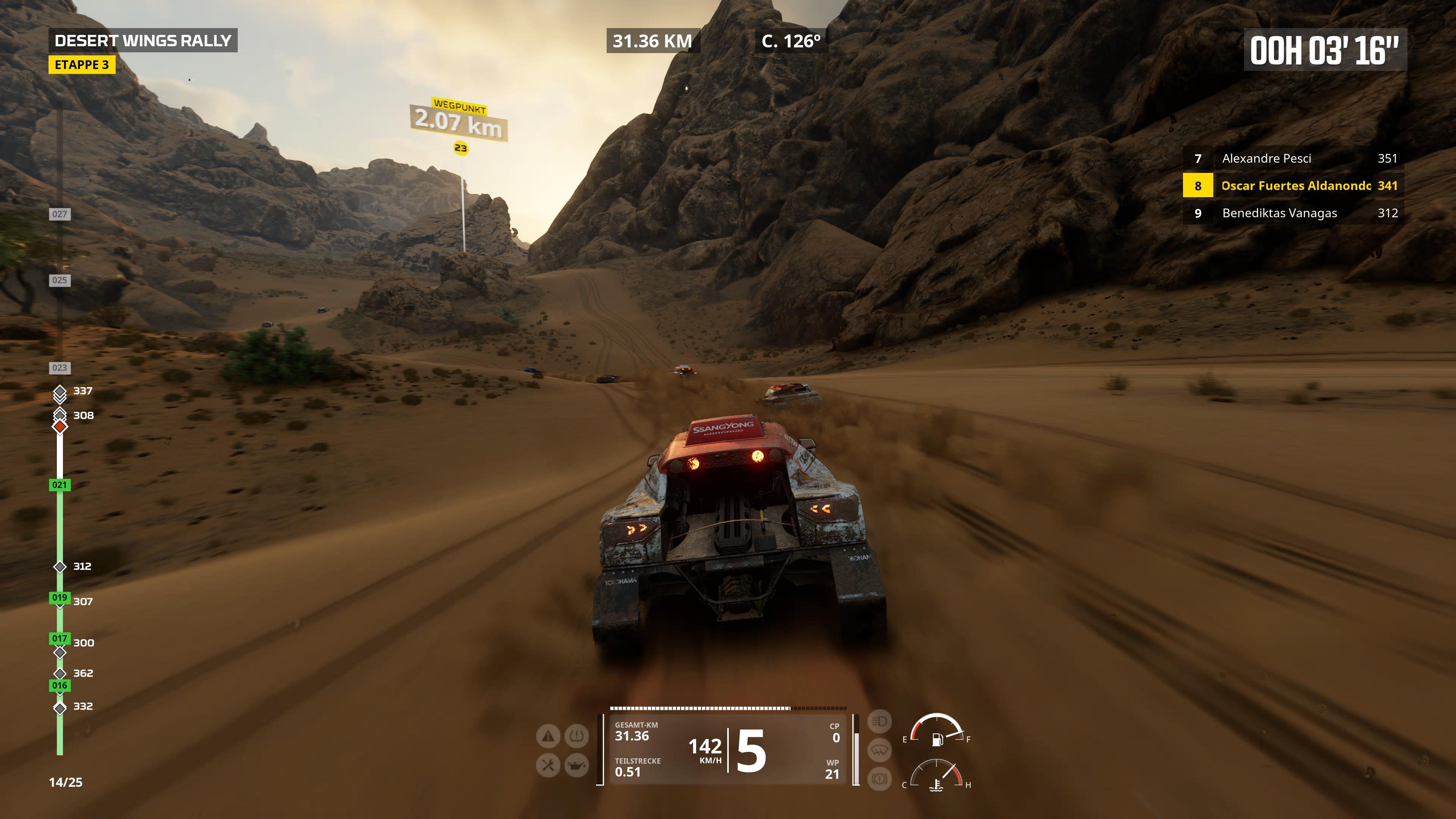Screen dimensions: 1456x819
Task: Toggle the red active waypoint diamond on the track
Action: point(60,428)
